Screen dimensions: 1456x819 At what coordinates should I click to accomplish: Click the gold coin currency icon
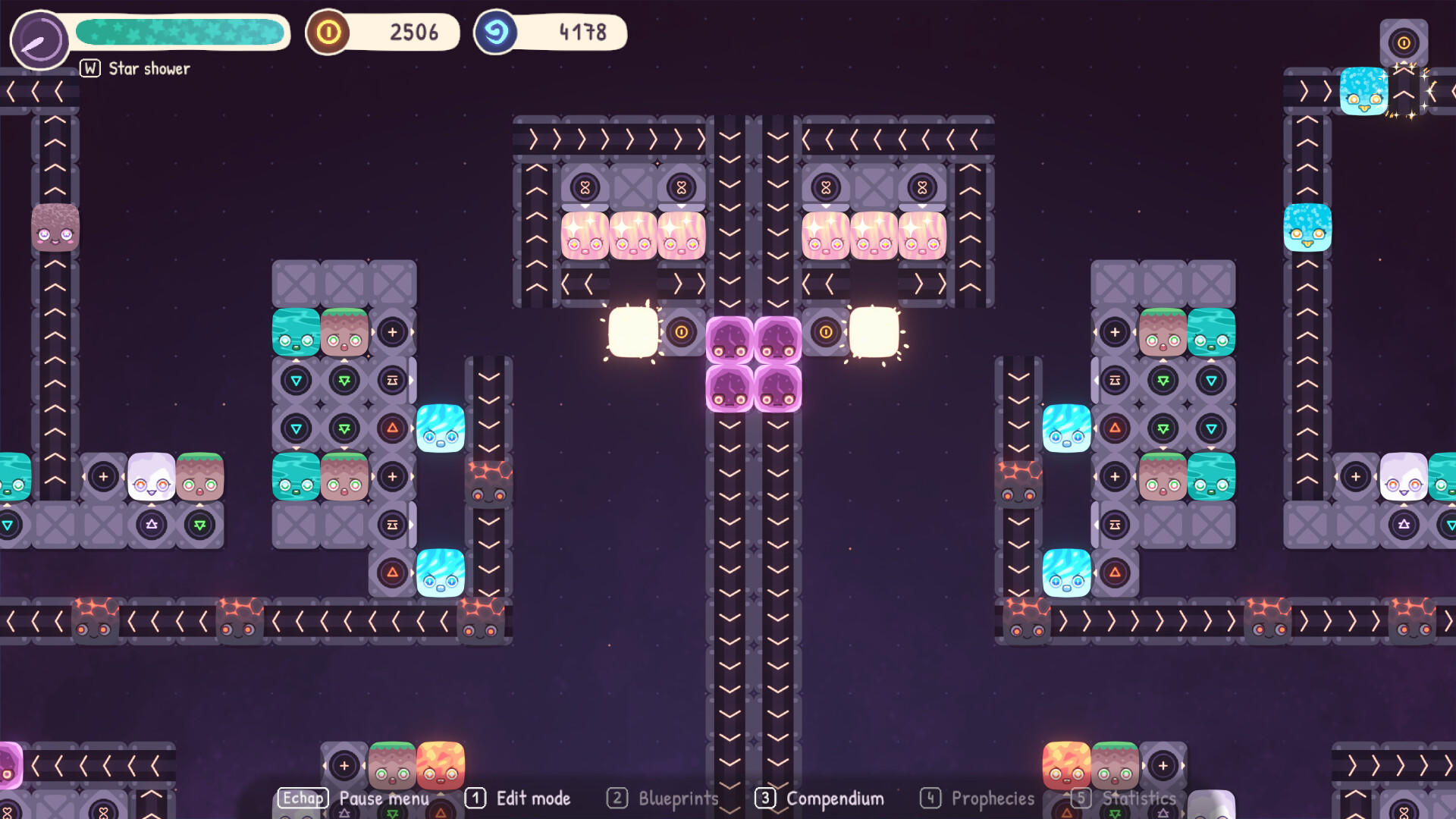(x=328, y=33)
